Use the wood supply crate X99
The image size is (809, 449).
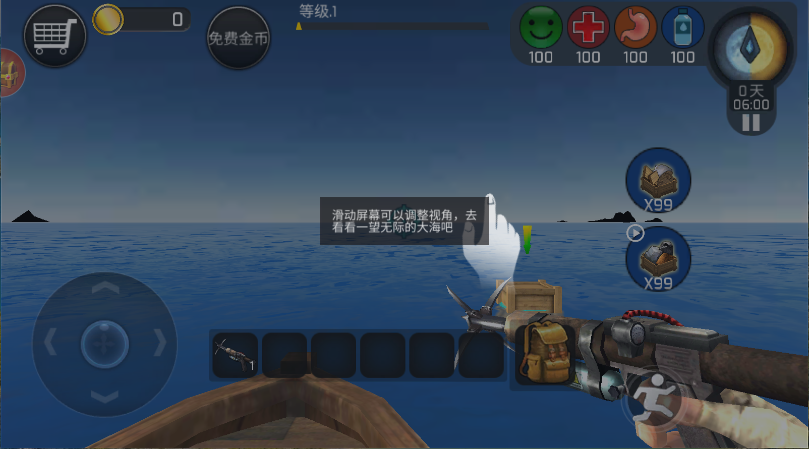coord(658,180)
